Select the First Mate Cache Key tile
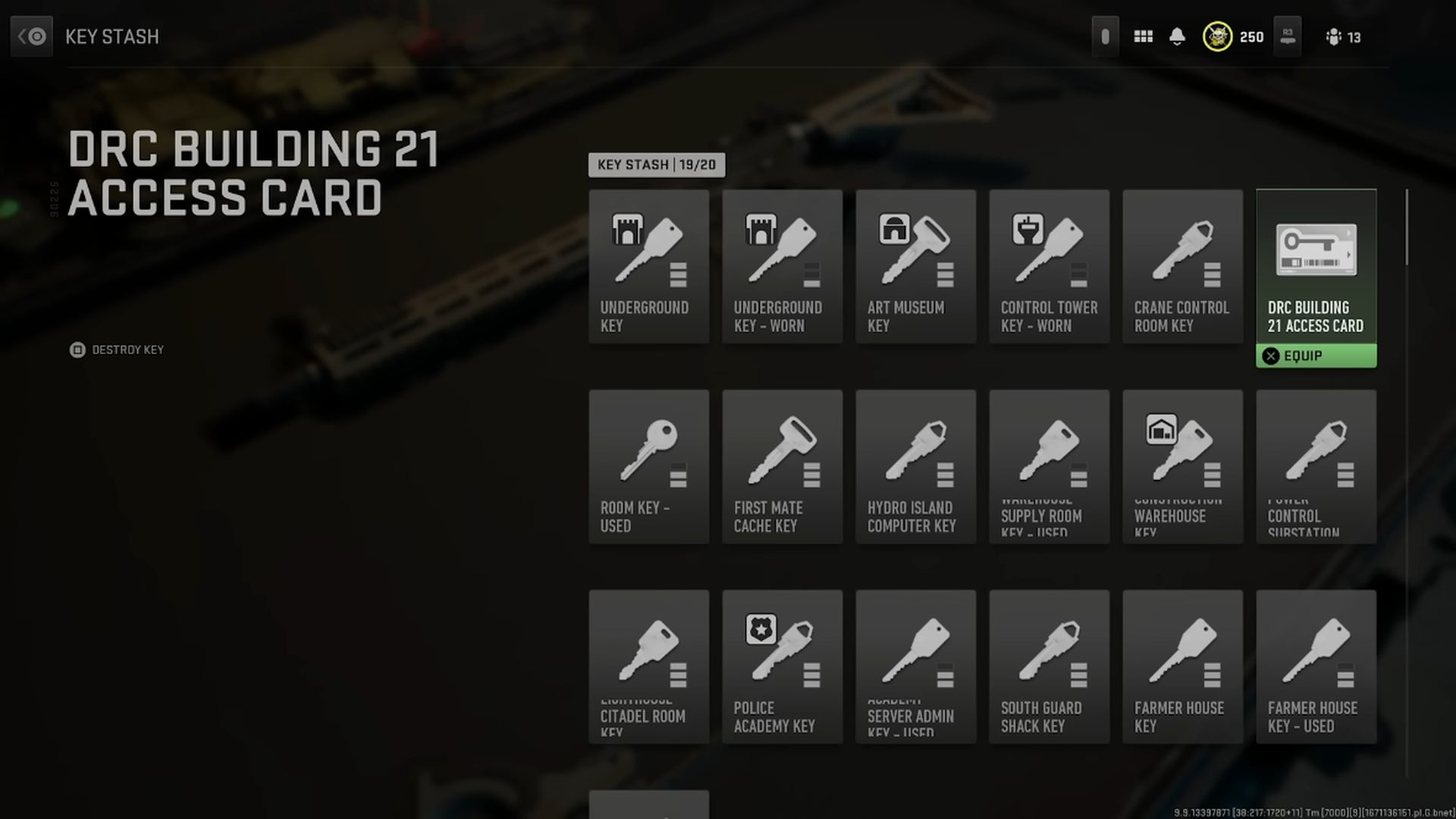1456x819 pixels. 782,466
